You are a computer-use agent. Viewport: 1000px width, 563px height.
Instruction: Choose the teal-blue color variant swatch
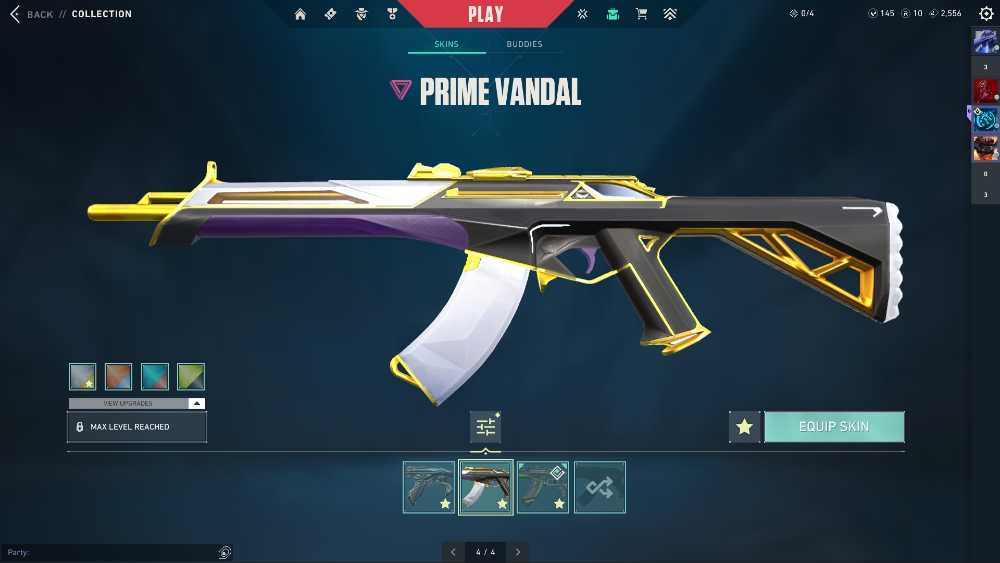click(x=155, y=376)
